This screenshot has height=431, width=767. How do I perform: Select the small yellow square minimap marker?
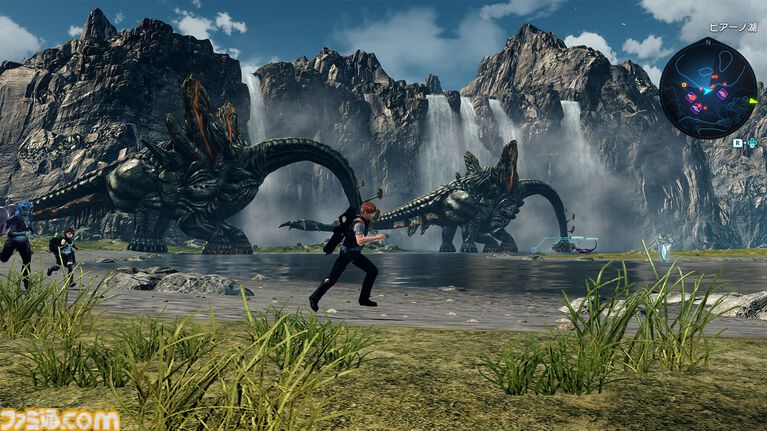[x=684, y=85]
